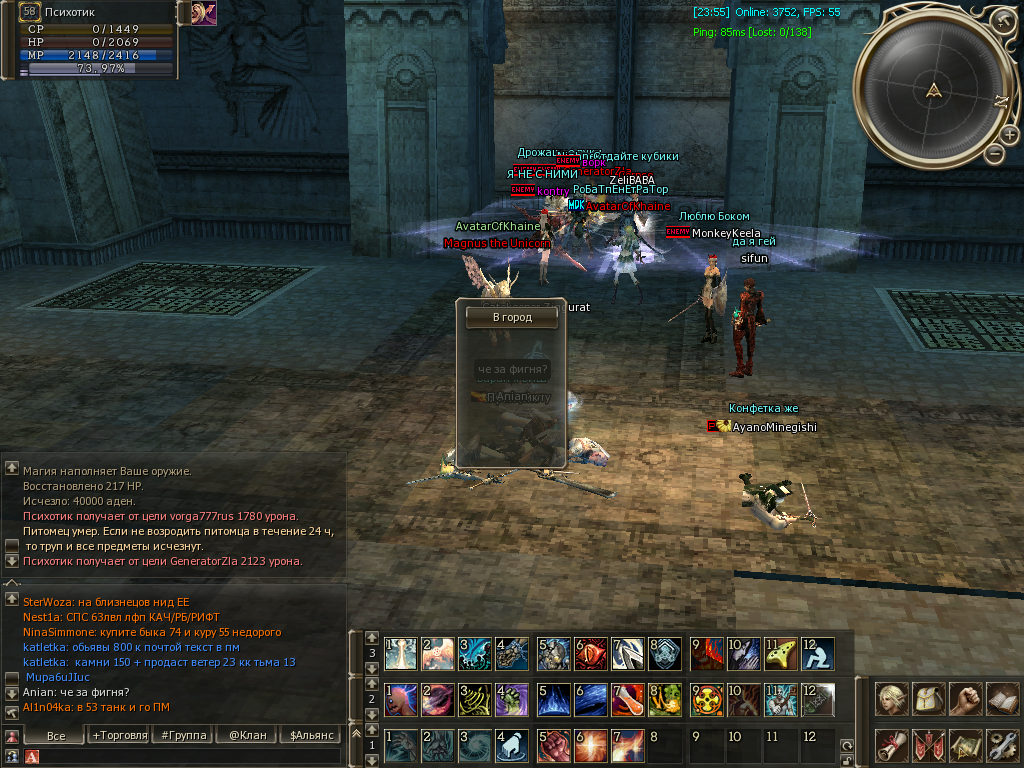
Task: Zoom in the radar with plus button
Action: point(1010,135)
